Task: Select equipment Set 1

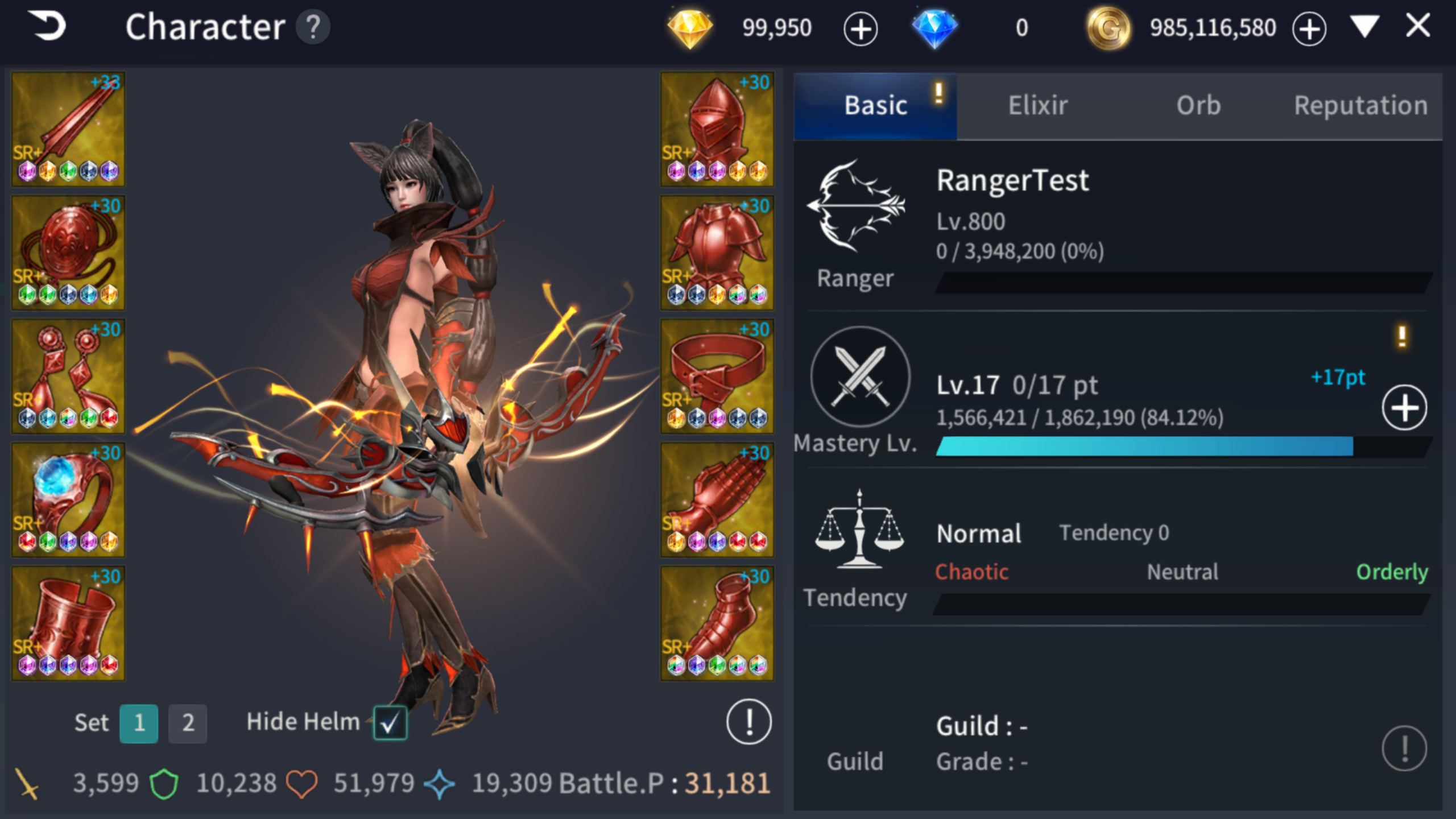Action: (140, 723)
